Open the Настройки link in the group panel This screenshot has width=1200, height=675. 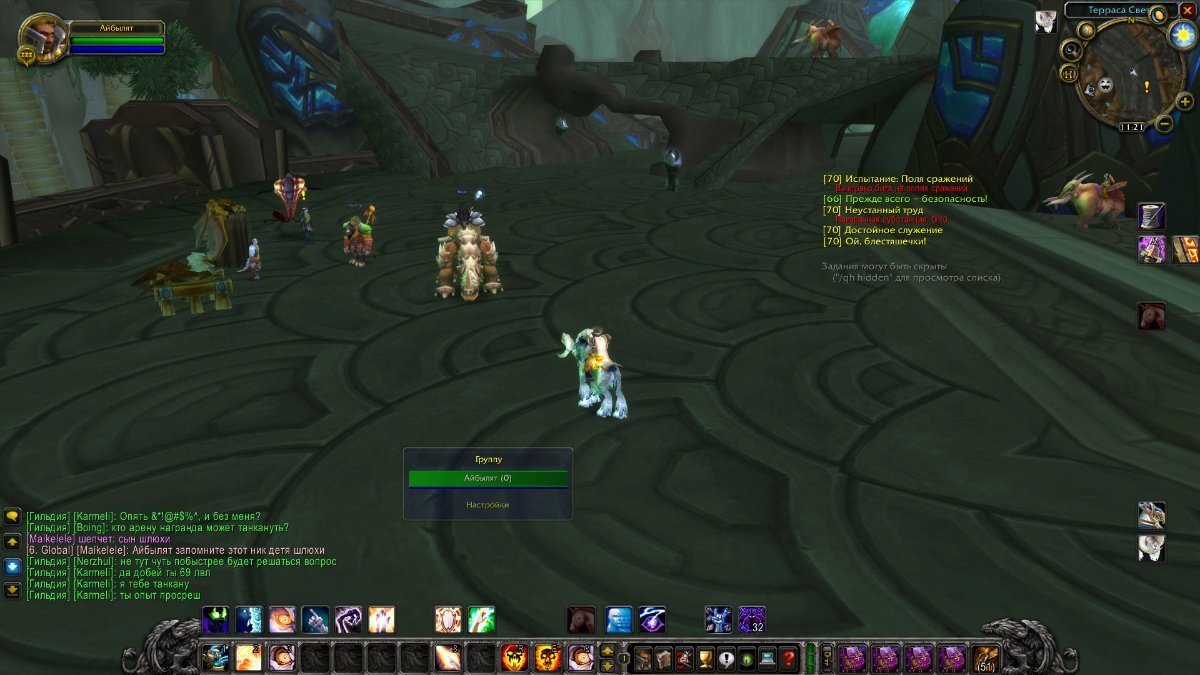(487, 505)
